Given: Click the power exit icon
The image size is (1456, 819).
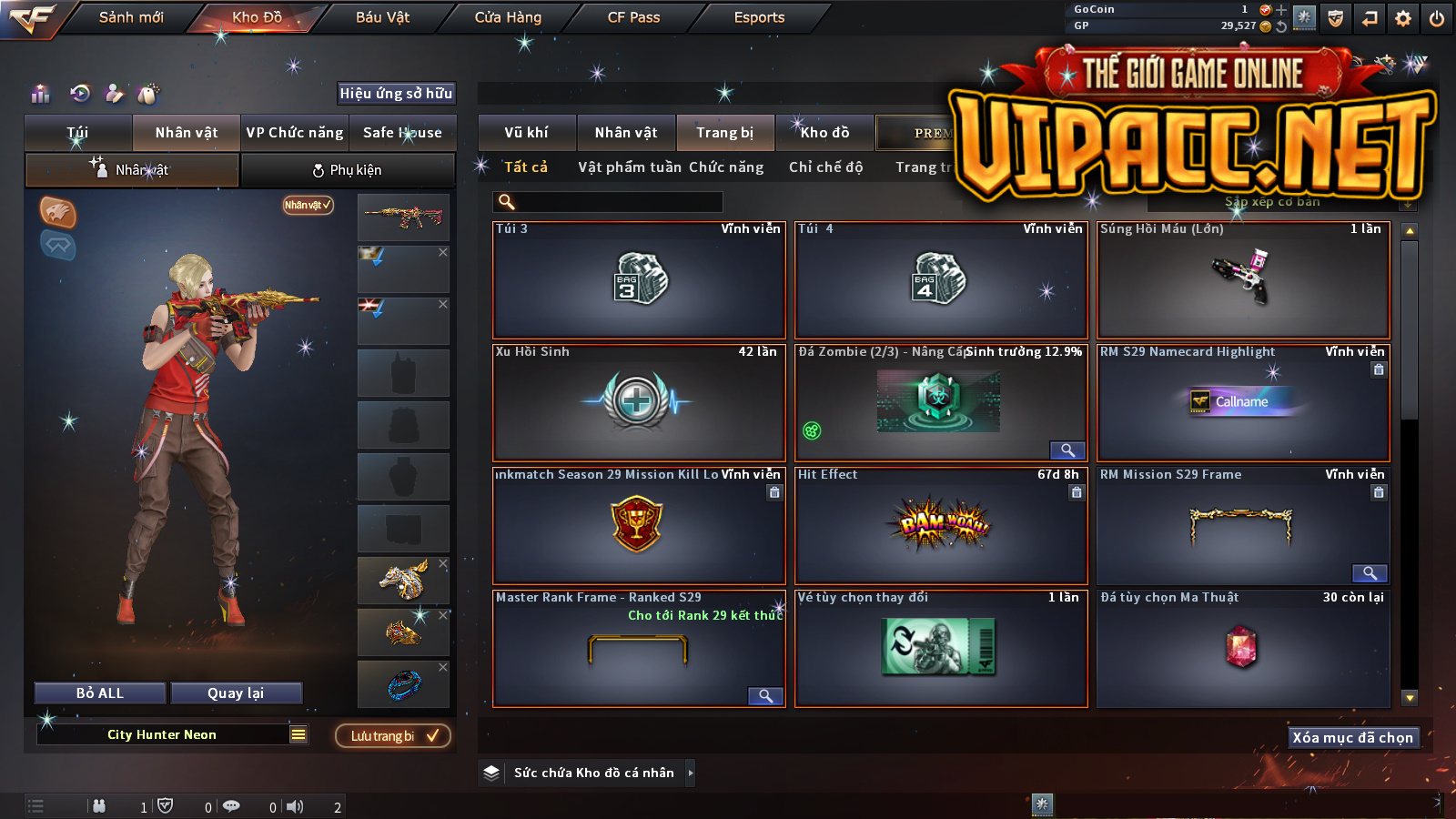Looking at the screenshot, I should point(1436,18).
